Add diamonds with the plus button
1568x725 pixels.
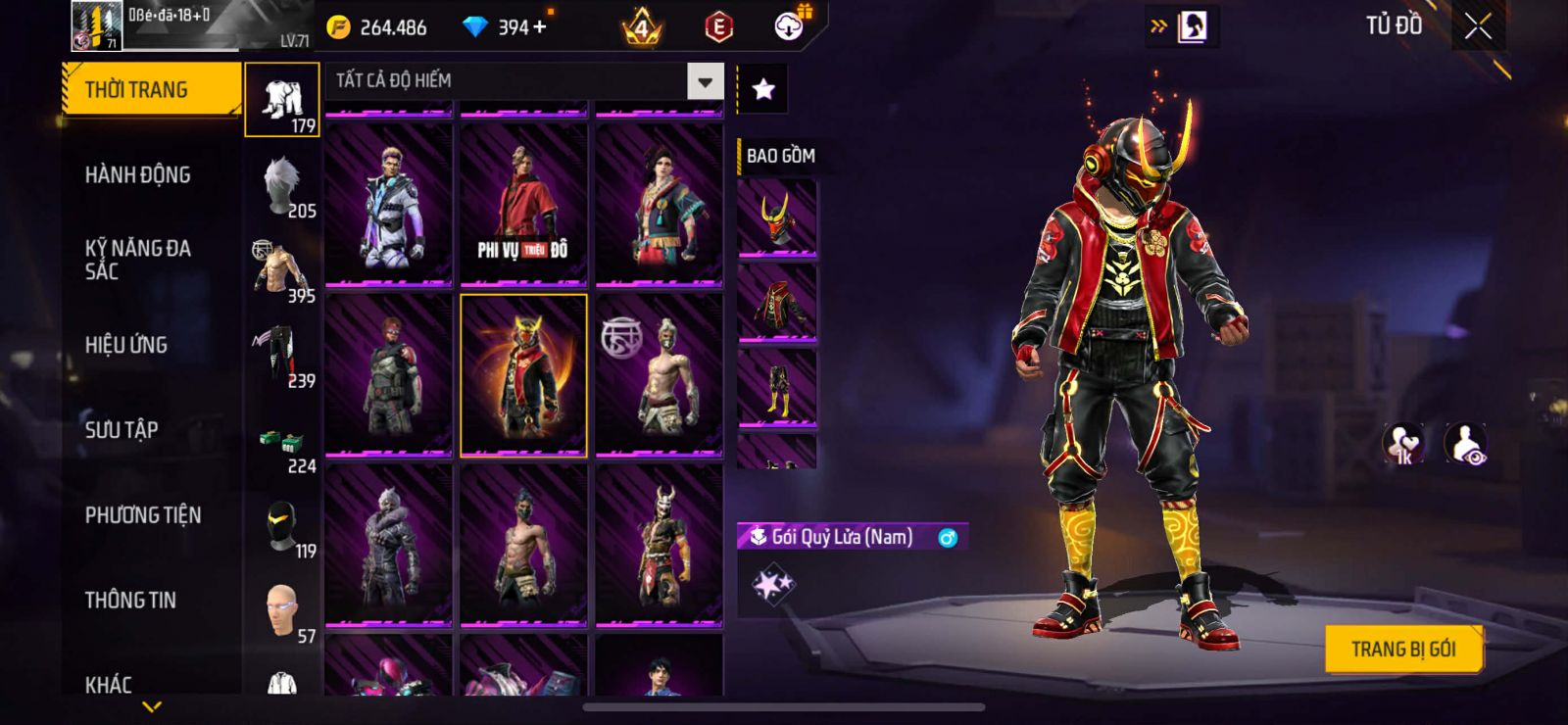[x=540, y=26]
